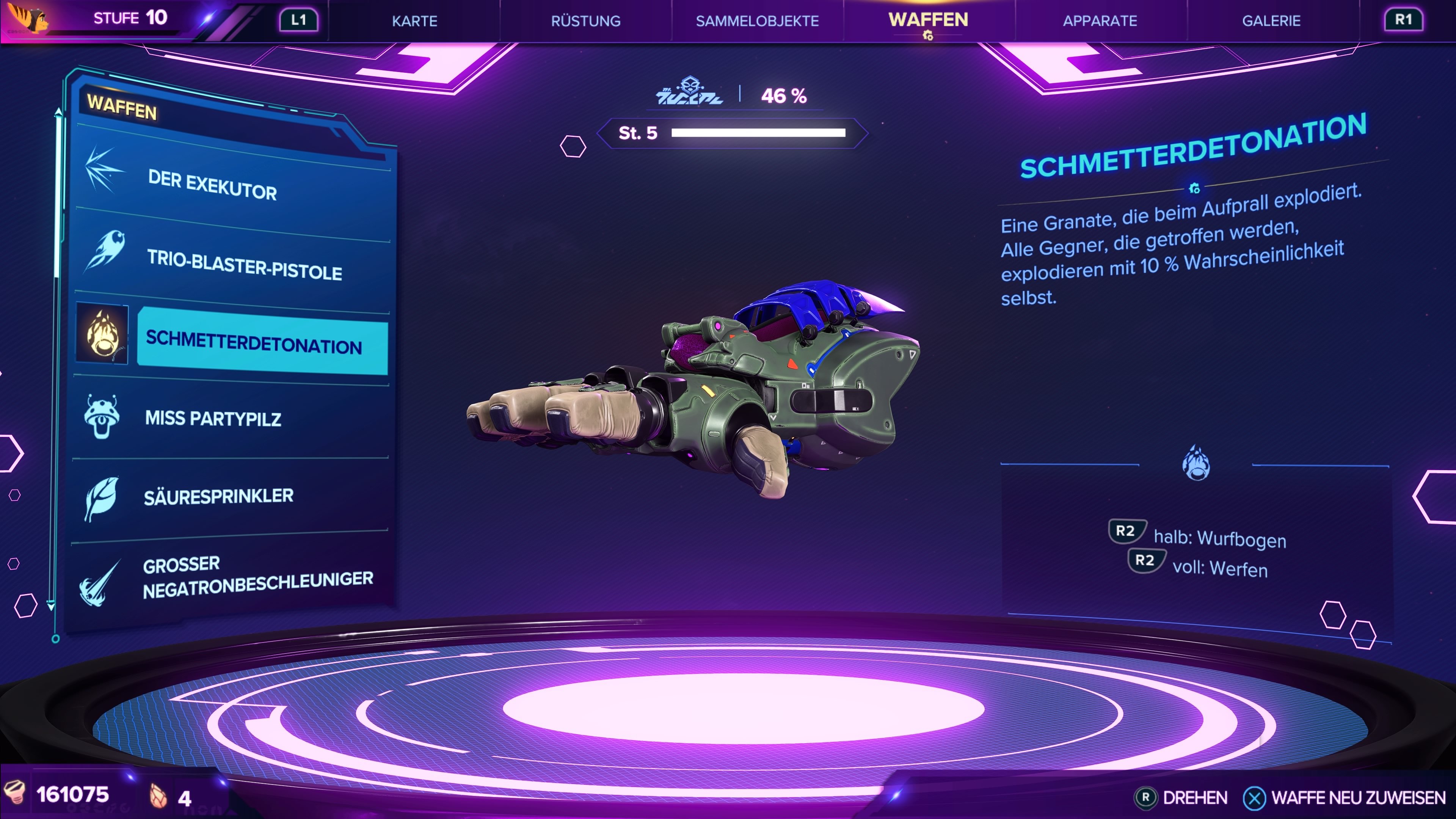The height and width of the screenshot is (819, 1456).
Task: Open the Galerie tab
Action: click(x=1271, y=21)
